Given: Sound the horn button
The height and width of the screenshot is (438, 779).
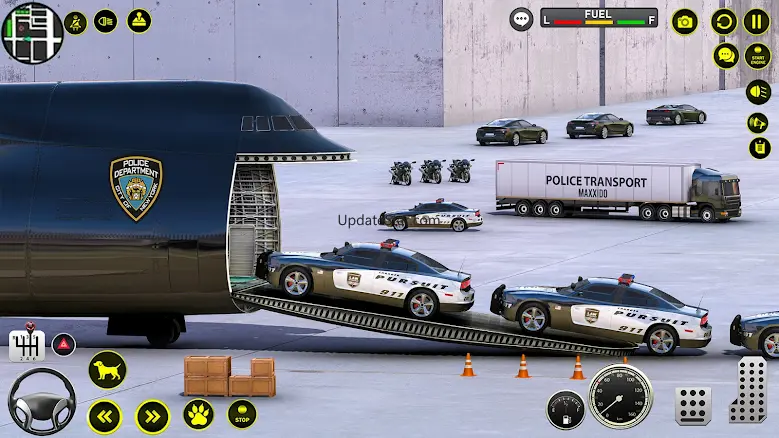Looking at the screenshot, I should click(758, 122).
